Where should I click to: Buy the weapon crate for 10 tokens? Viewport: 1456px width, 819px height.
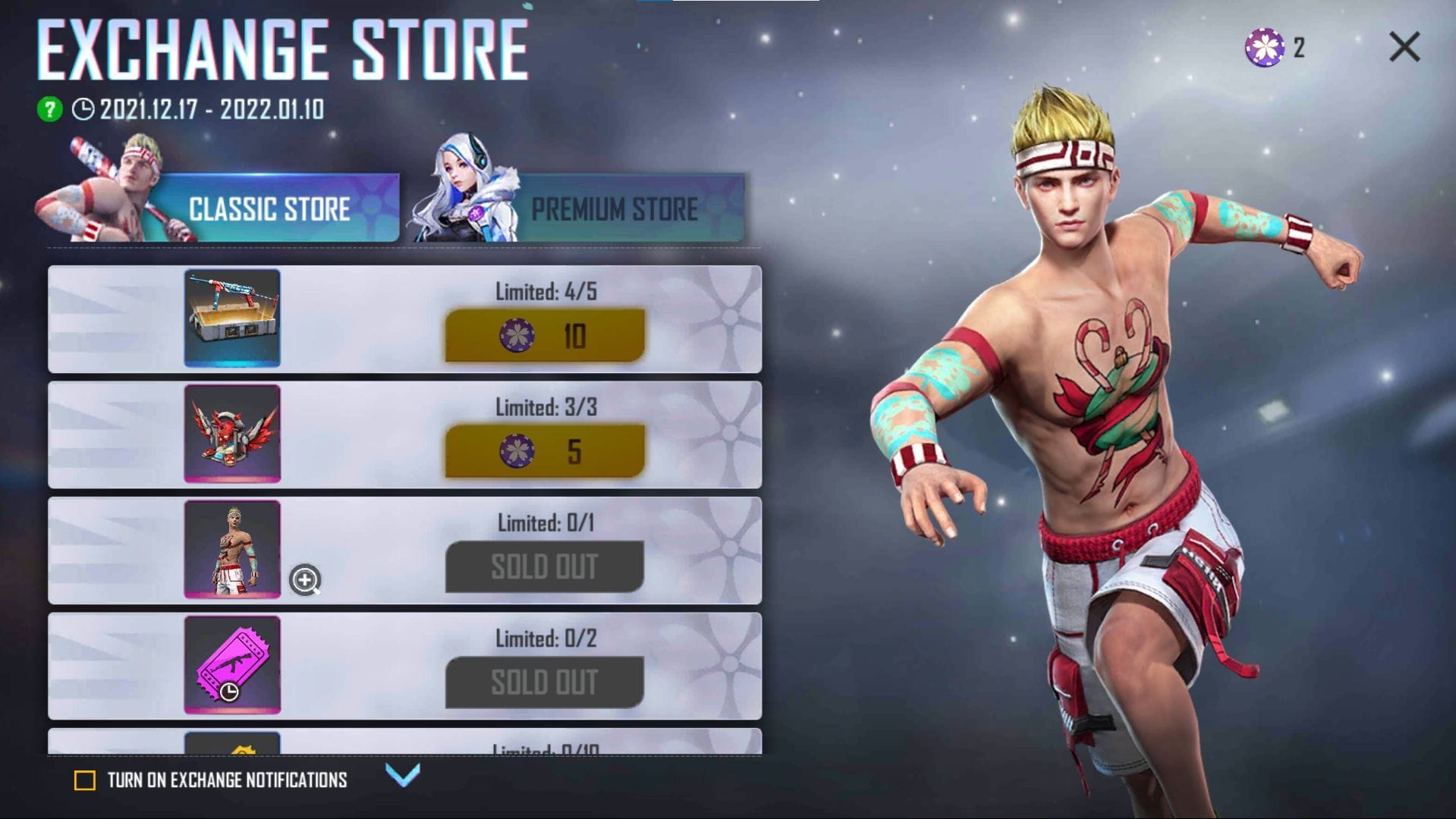545,335
